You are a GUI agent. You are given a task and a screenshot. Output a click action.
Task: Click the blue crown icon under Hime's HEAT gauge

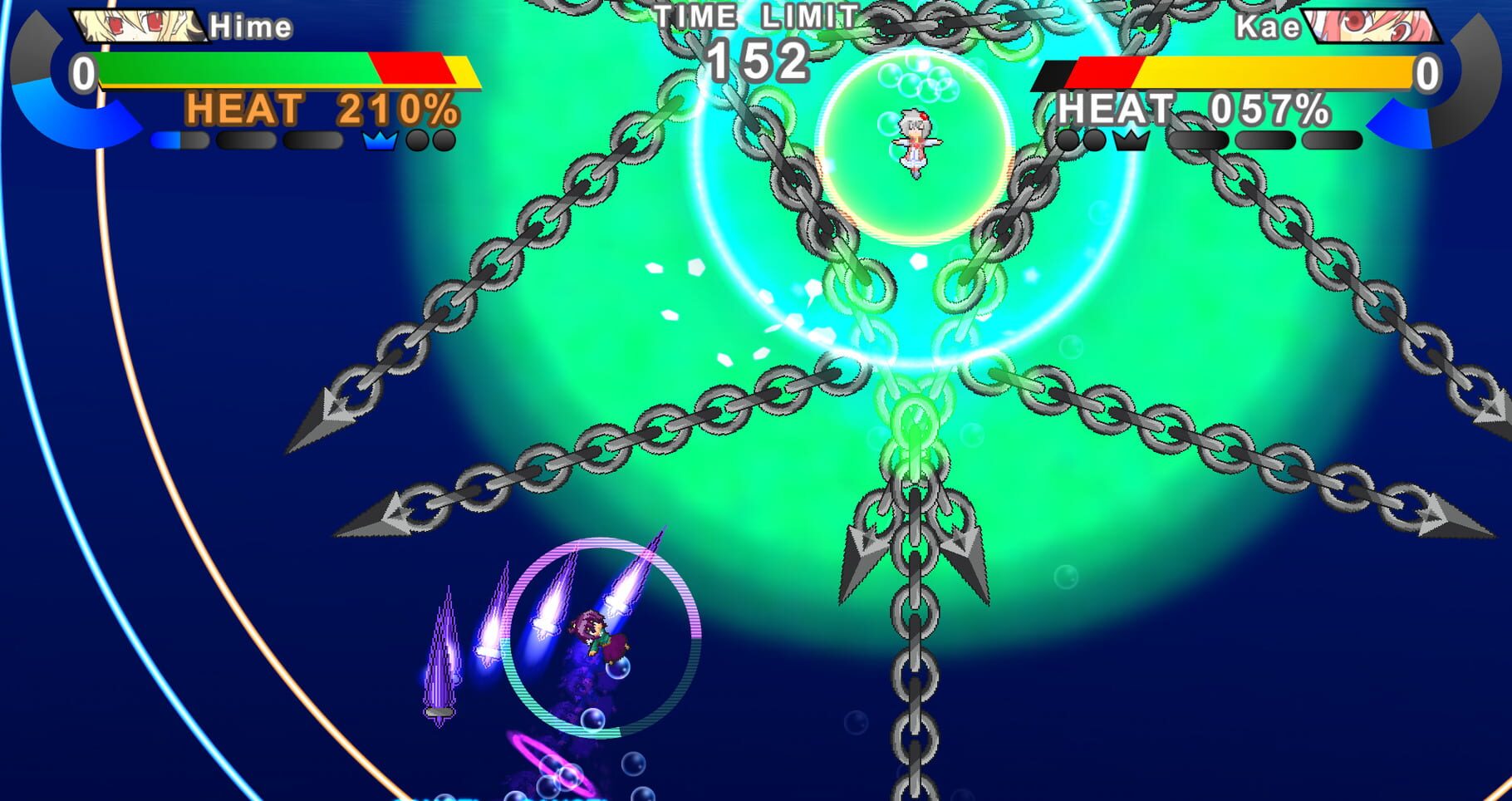[380, 141]
